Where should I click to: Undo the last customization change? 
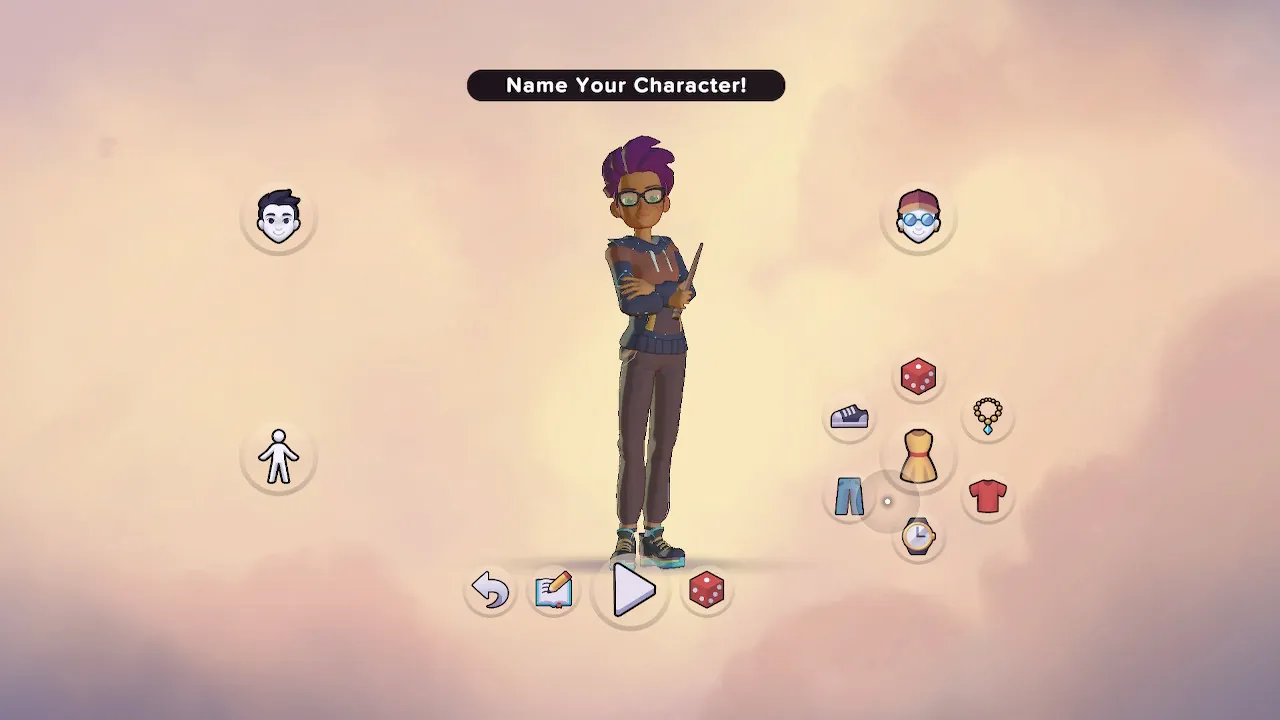pyautogui.click(x=491, y=591)
